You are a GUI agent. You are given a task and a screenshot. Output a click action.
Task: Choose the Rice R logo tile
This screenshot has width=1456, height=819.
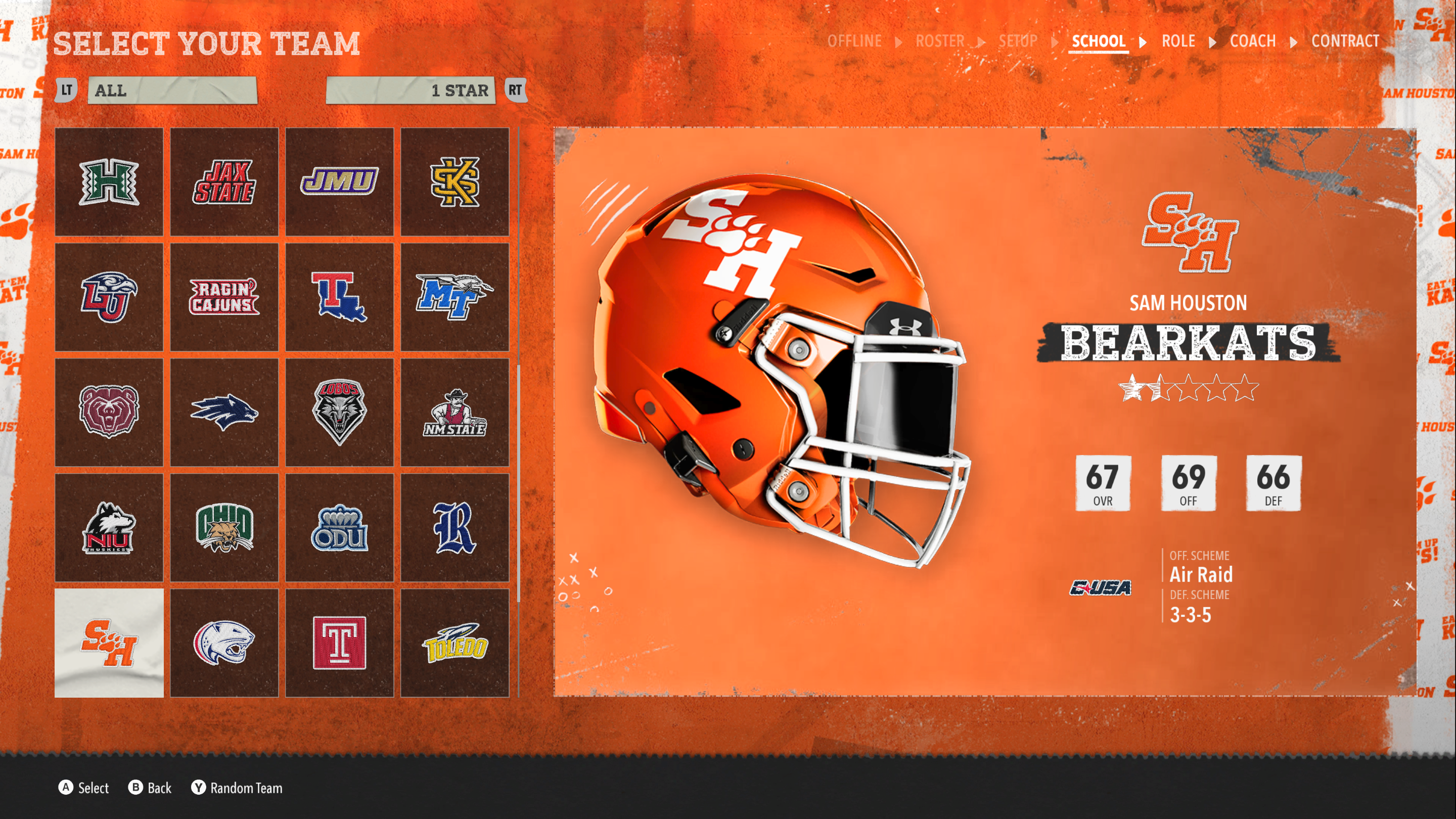pyautogui.click(x=455, y=528)
